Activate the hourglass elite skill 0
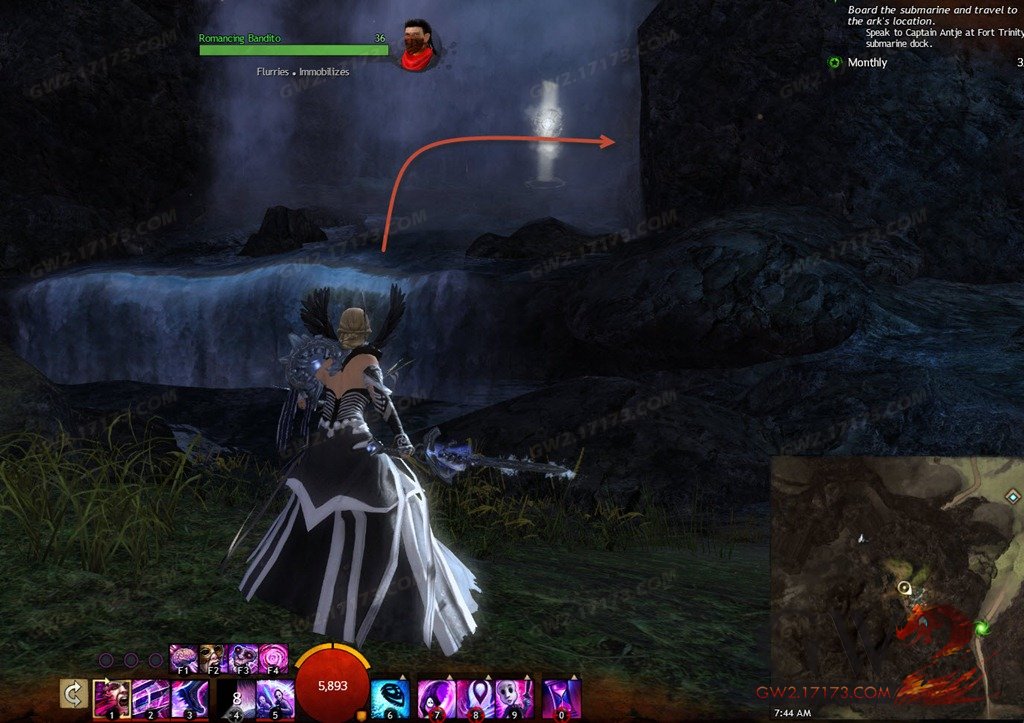This screenshot has width=1024, height=723. (x=561, y=698)
